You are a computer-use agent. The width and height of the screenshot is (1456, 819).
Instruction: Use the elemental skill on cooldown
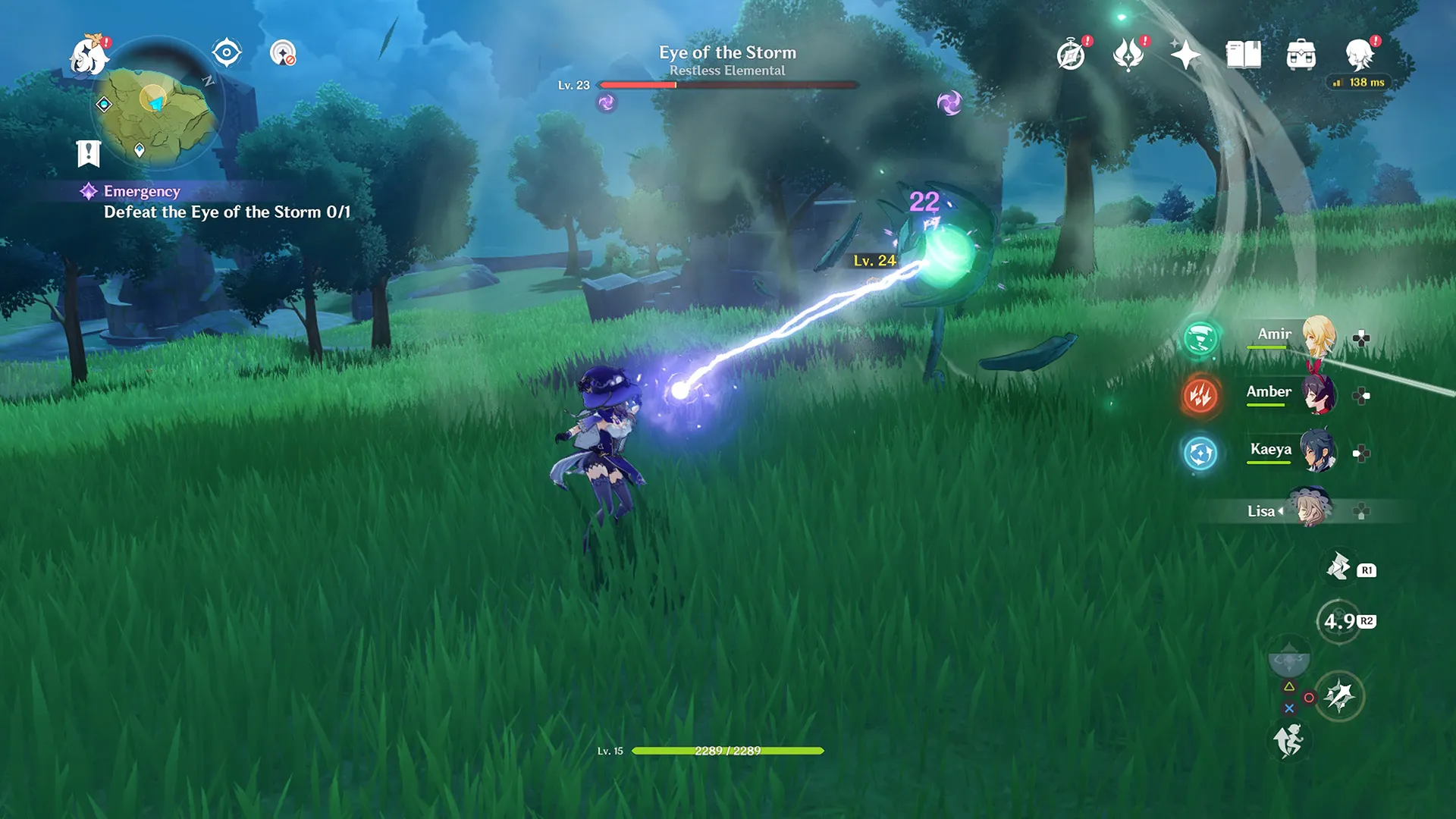(1339, 622)
